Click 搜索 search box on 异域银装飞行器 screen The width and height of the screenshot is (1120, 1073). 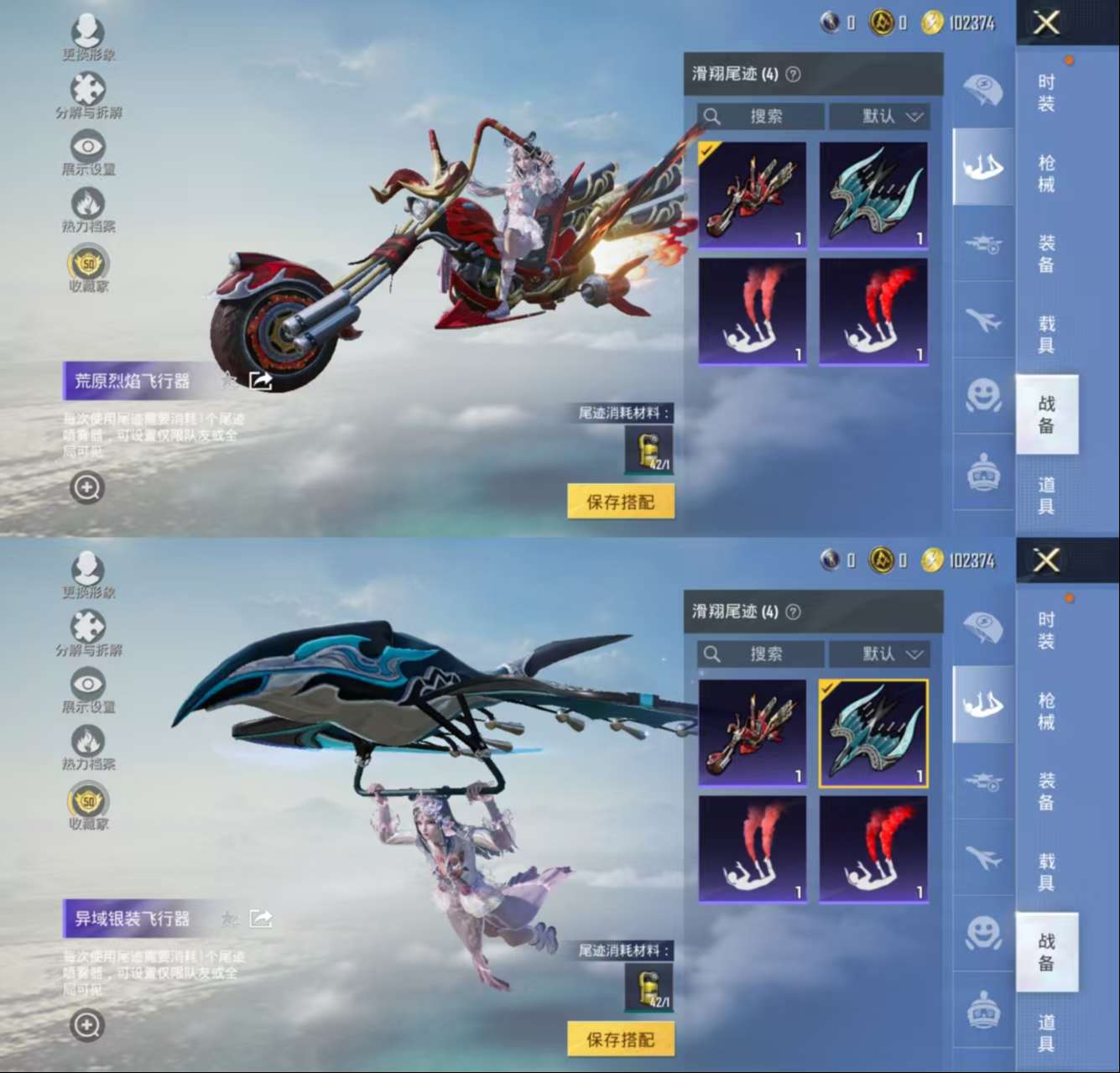[761, 654]
